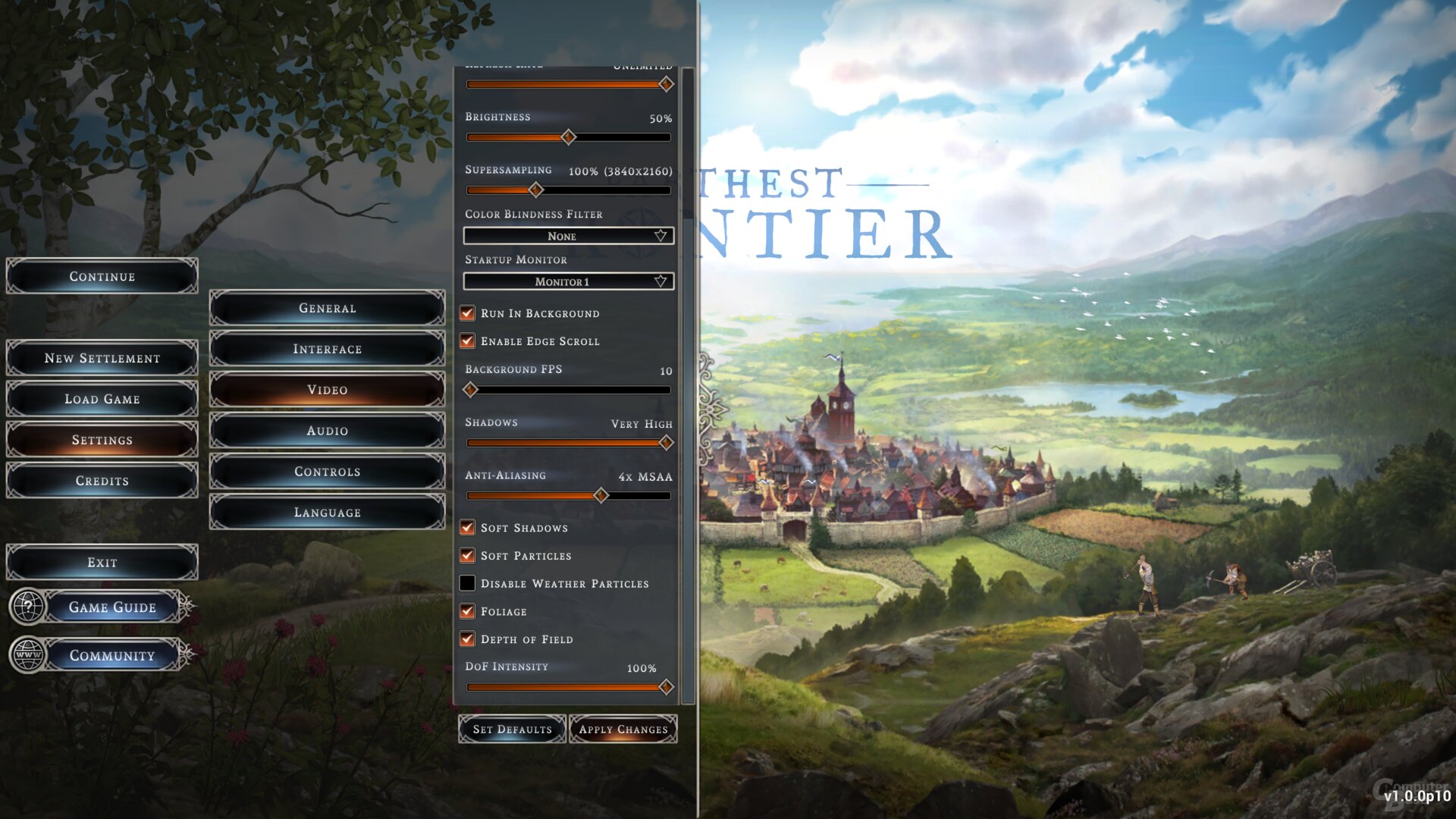Viewport: 1456px width, 819px height.
Task: Reset video options with Set Defaults
Action: 513,730
